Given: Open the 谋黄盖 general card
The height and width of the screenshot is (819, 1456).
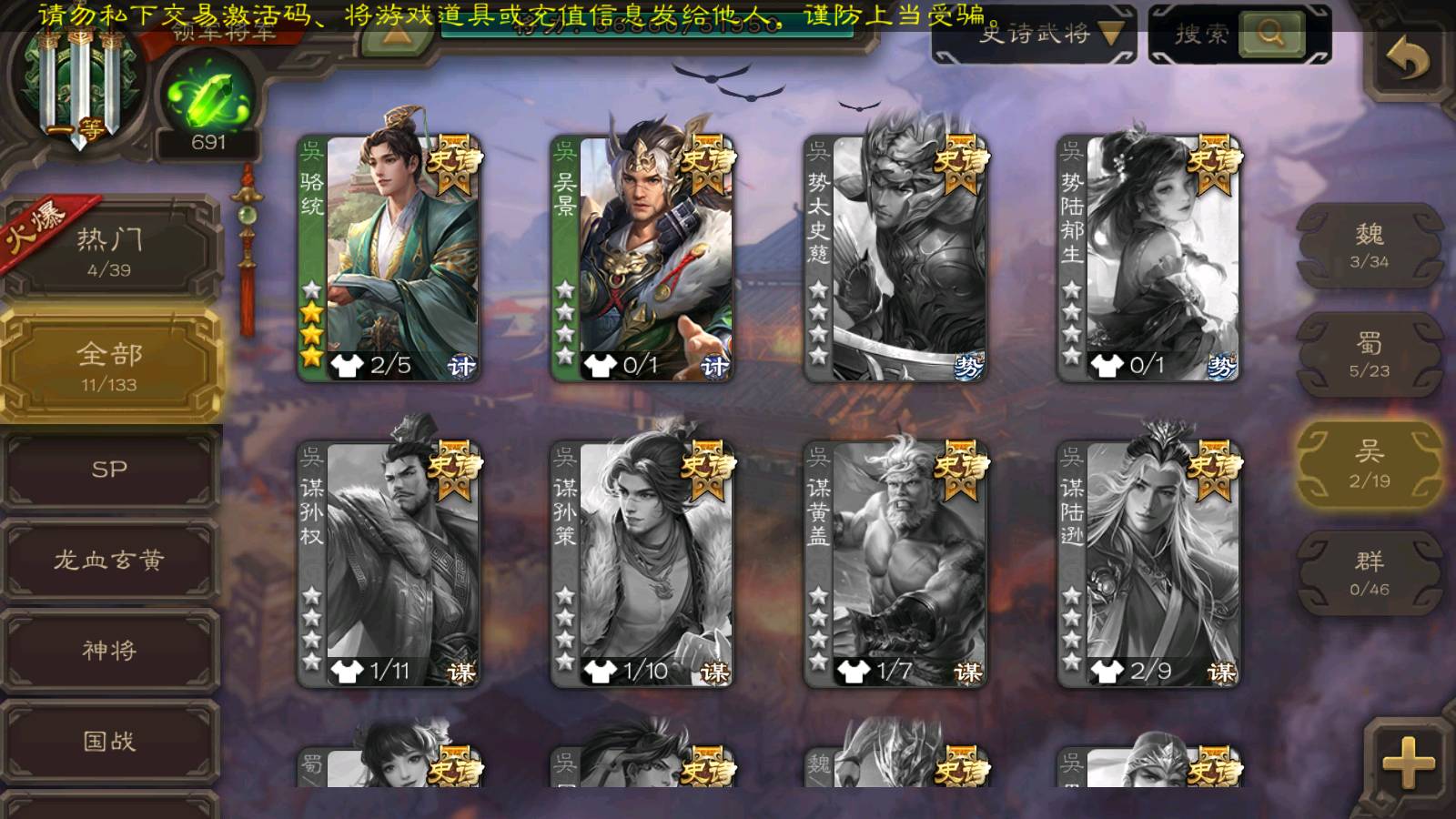Looking at the screenshot, I should [x=895, y=564].
